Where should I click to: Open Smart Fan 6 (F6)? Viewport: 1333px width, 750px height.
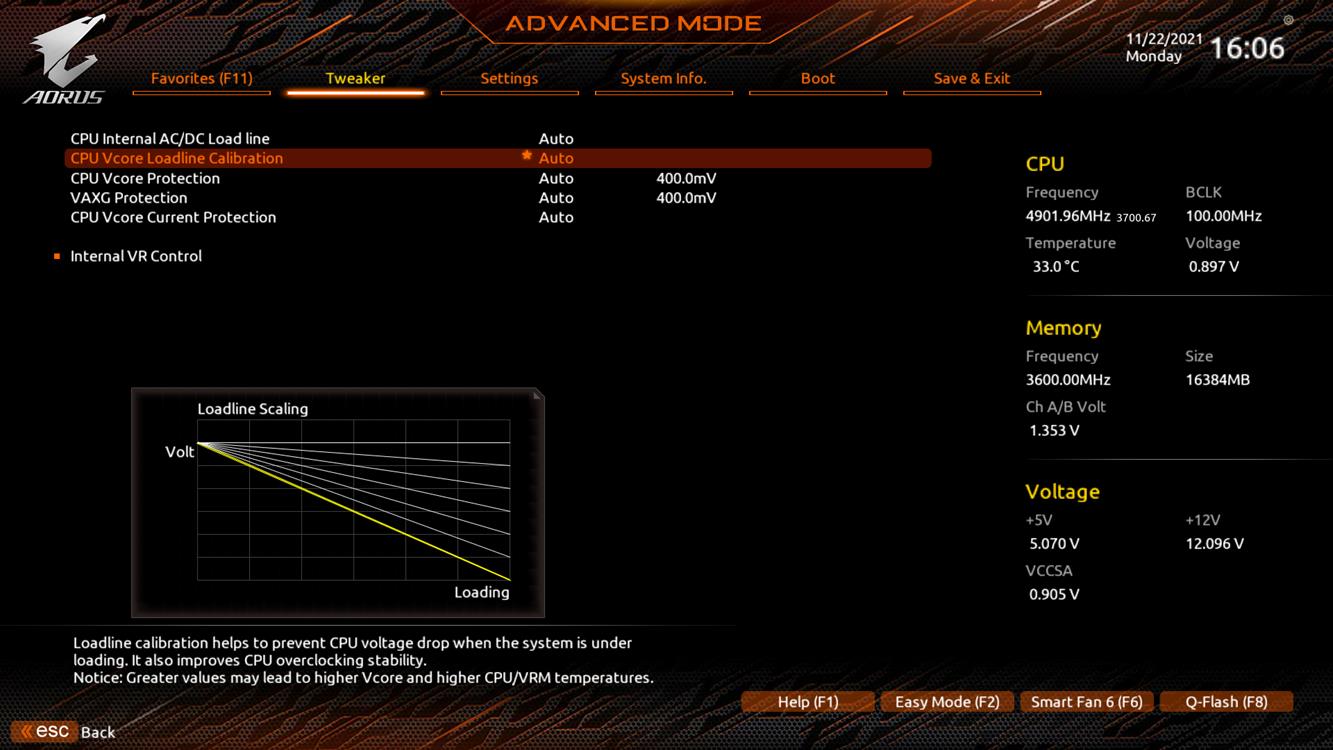pos(1086,702)
